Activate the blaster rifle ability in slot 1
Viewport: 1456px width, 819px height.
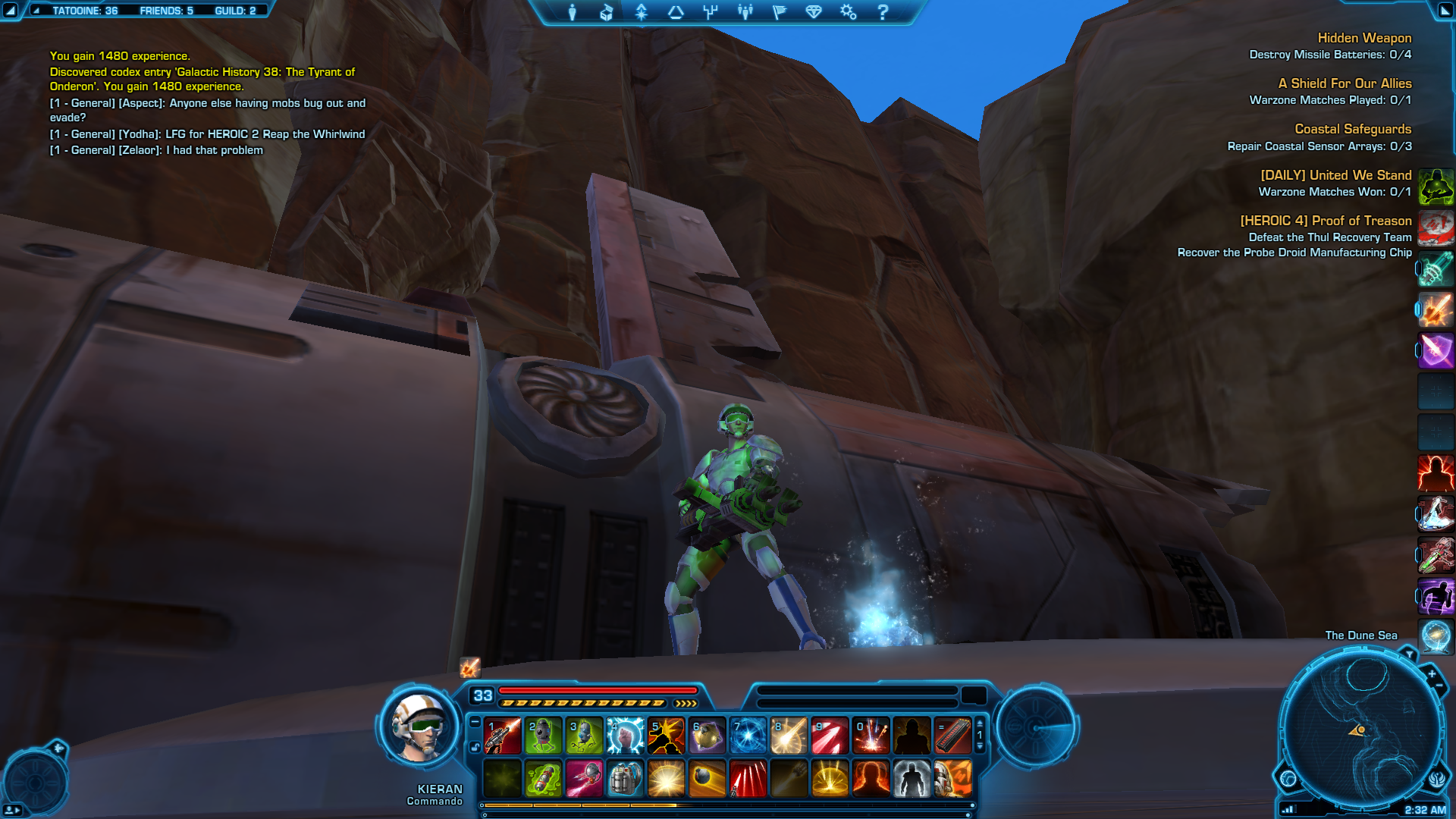point(502,736)
